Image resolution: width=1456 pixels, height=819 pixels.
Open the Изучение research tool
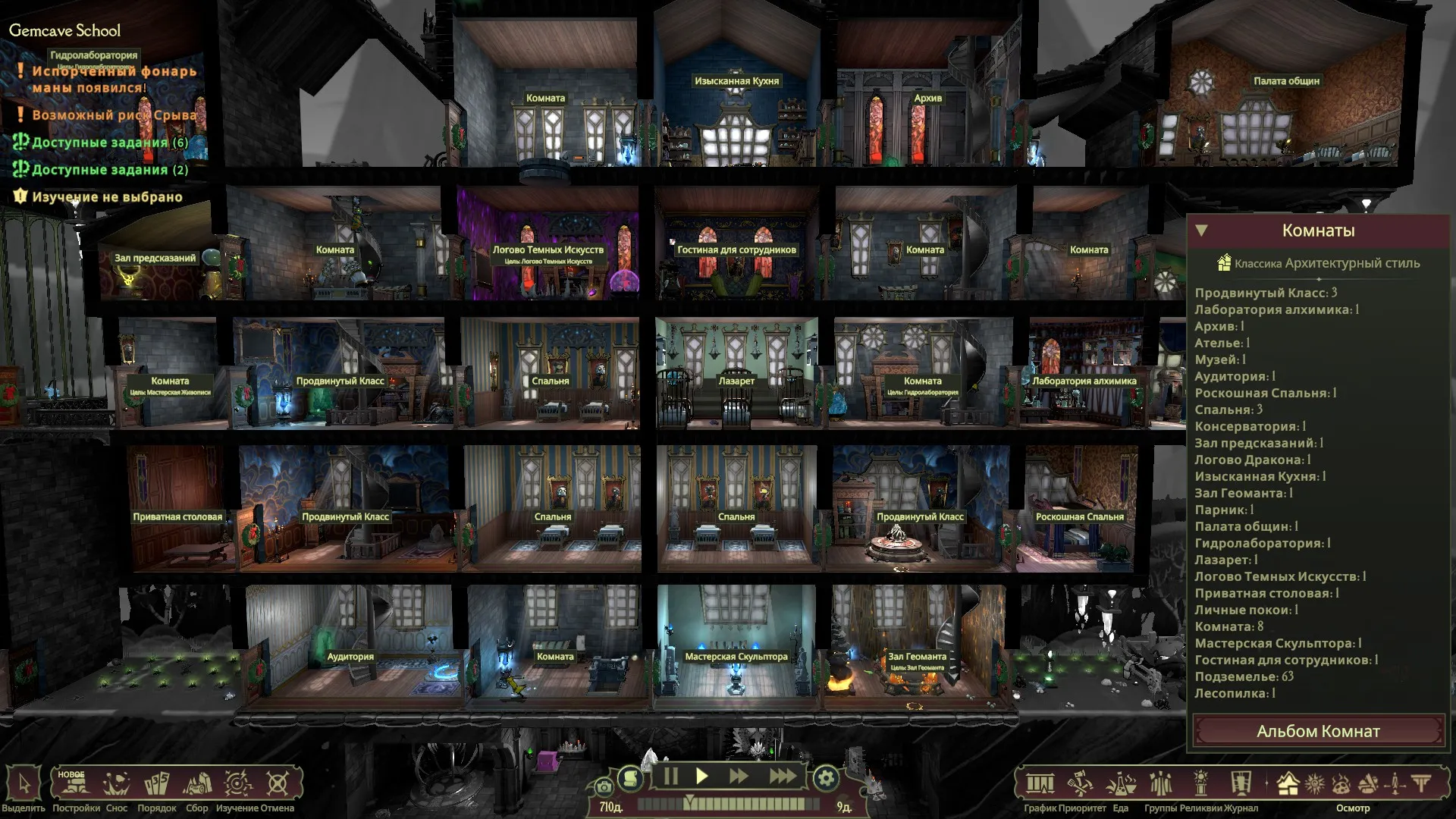[237, 783]
